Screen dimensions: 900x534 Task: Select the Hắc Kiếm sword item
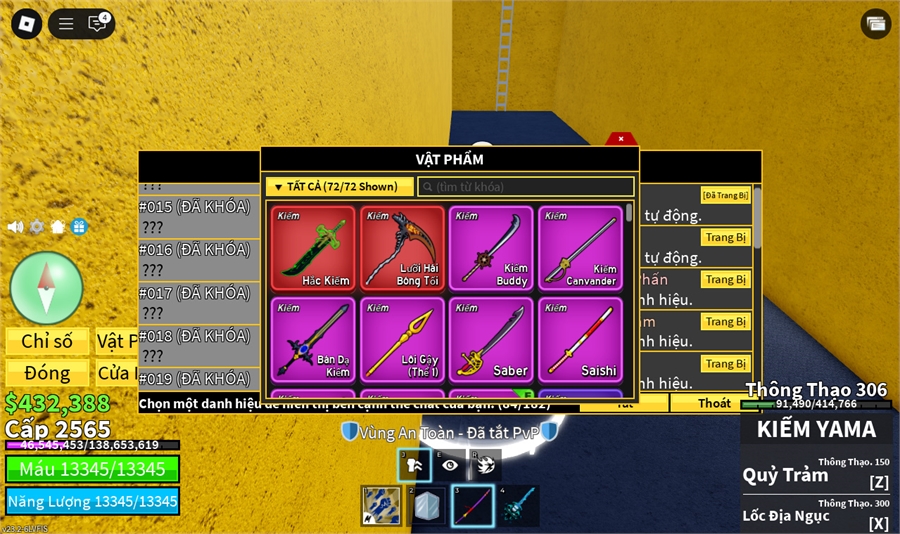coord(313,249)
